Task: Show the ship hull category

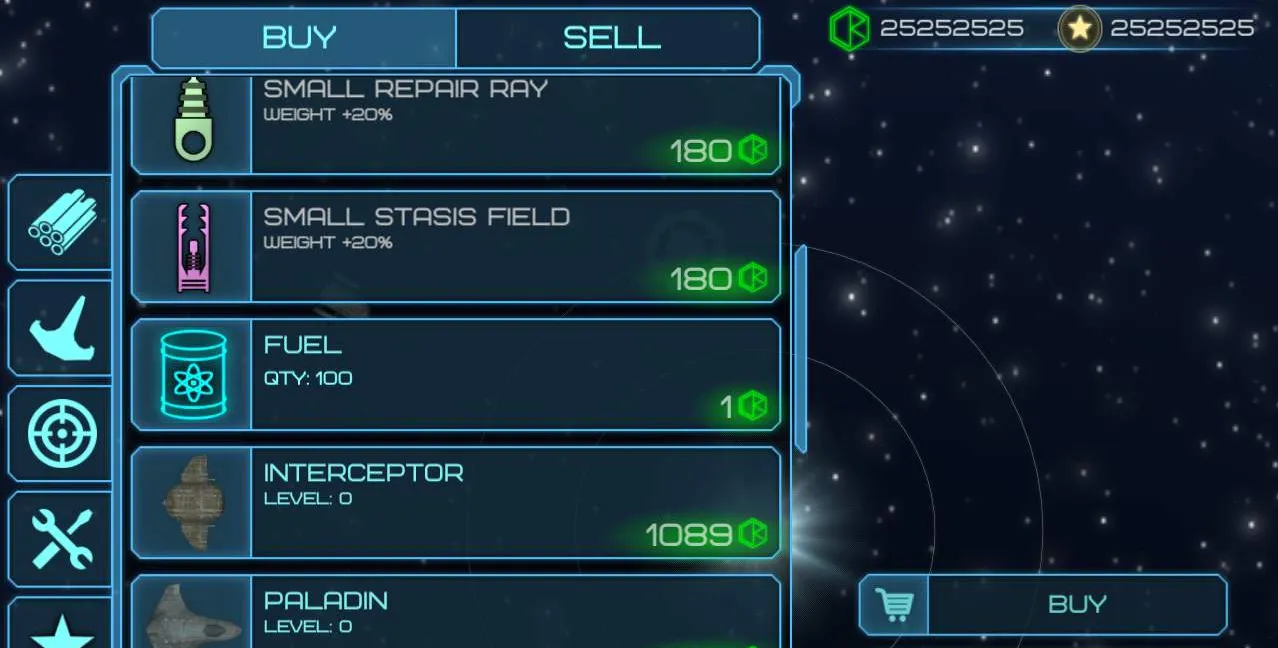Action: [x=62, y=328]
